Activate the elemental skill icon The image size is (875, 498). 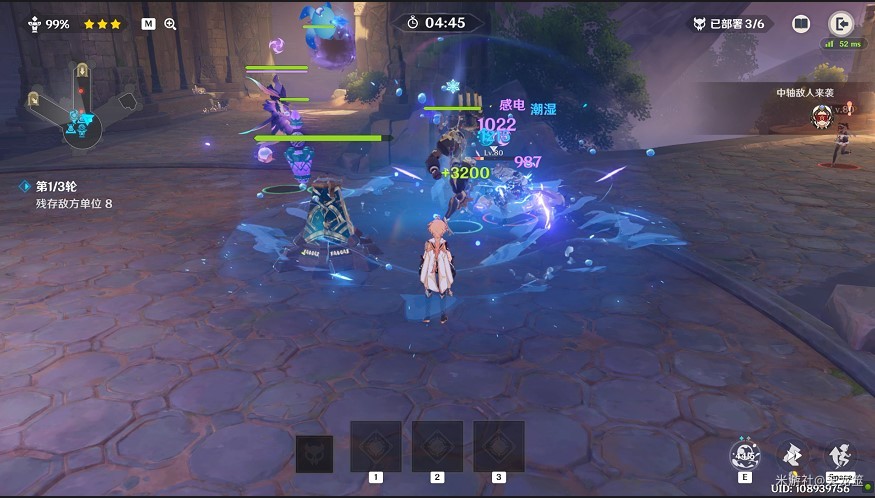[x=745, y=456]
